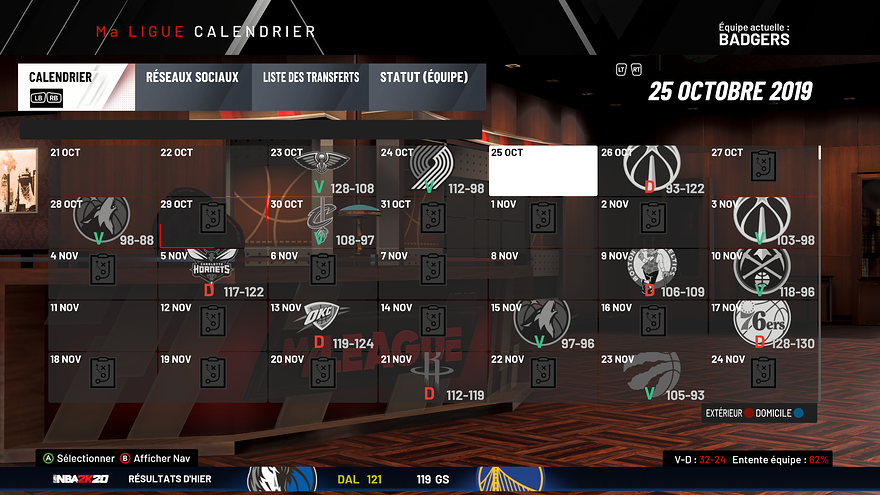Open the 26 Oct game lost 93-122
The image size is (880, 495).
[x=653, y=170]
